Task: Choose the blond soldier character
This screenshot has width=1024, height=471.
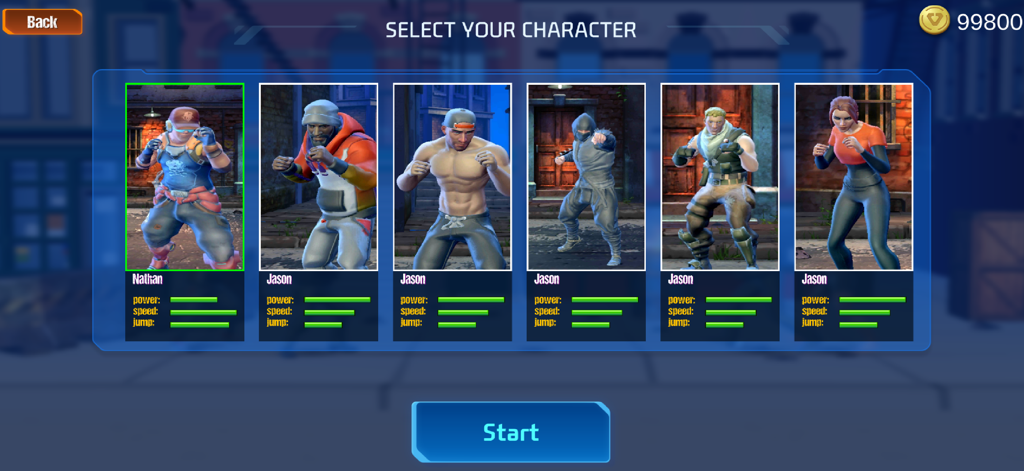Action: (x=720, y=177)
